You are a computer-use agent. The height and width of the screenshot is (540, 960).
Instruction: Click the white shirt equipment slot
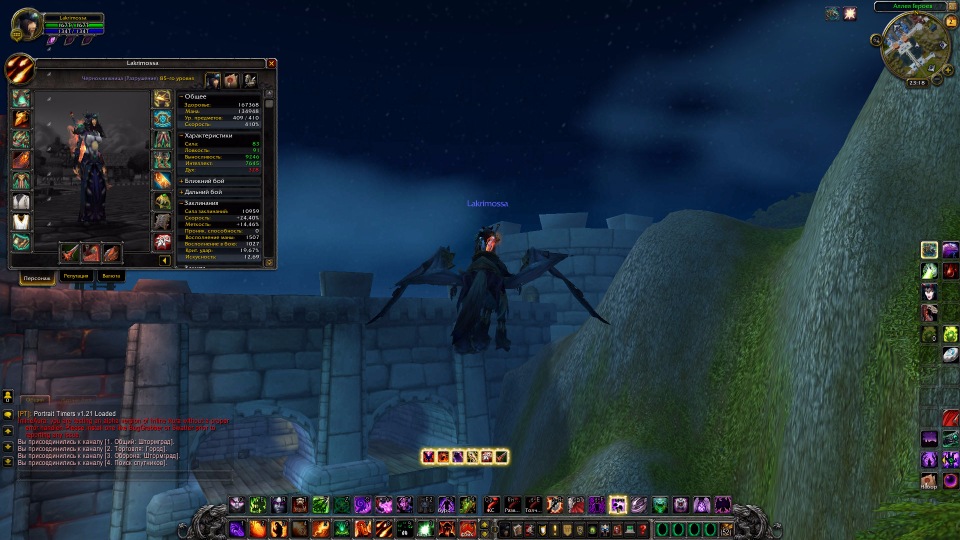tap(21, 201)
